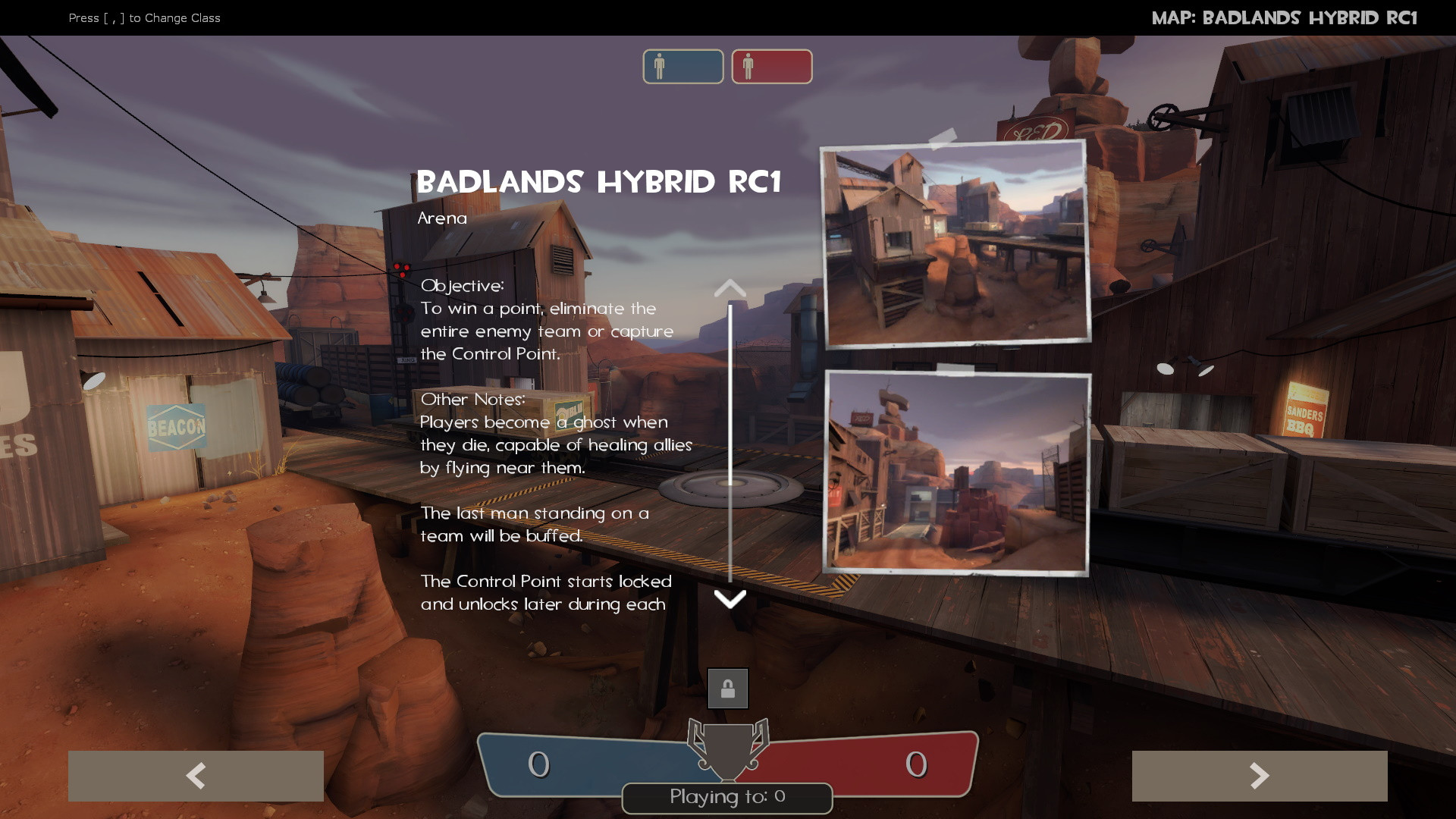The height and width of the screenshot is (819, 1456).
Task: Click the locked control point icon
Action: click(x=727, y=688)
